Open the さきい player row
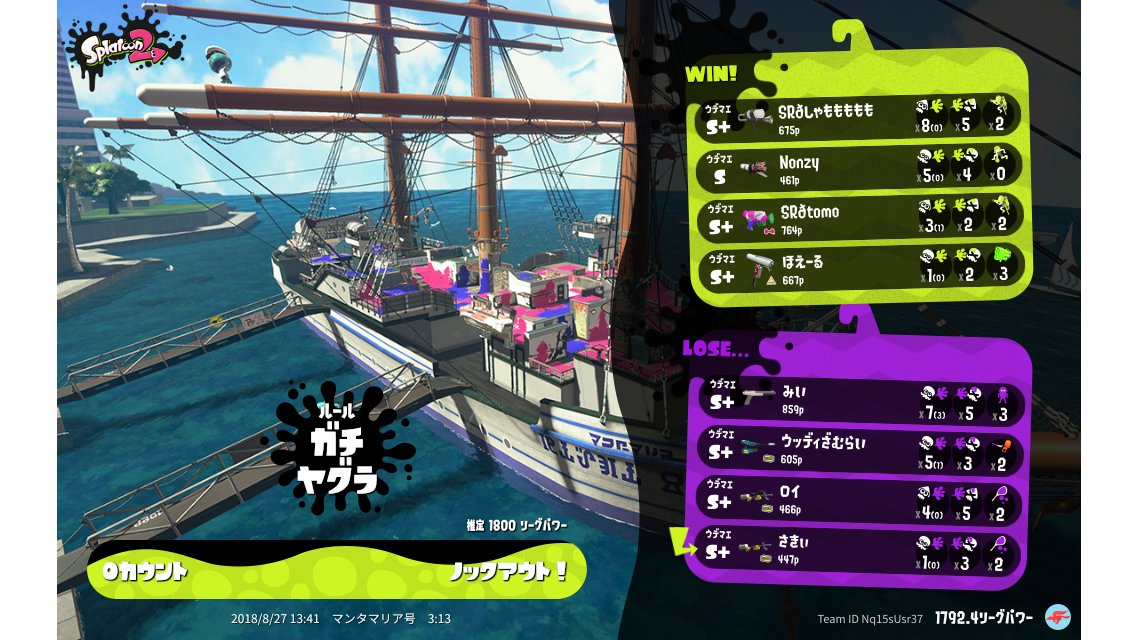Image resolution: width=1138 pixels, height=640 pixels. tap(860, 551)
